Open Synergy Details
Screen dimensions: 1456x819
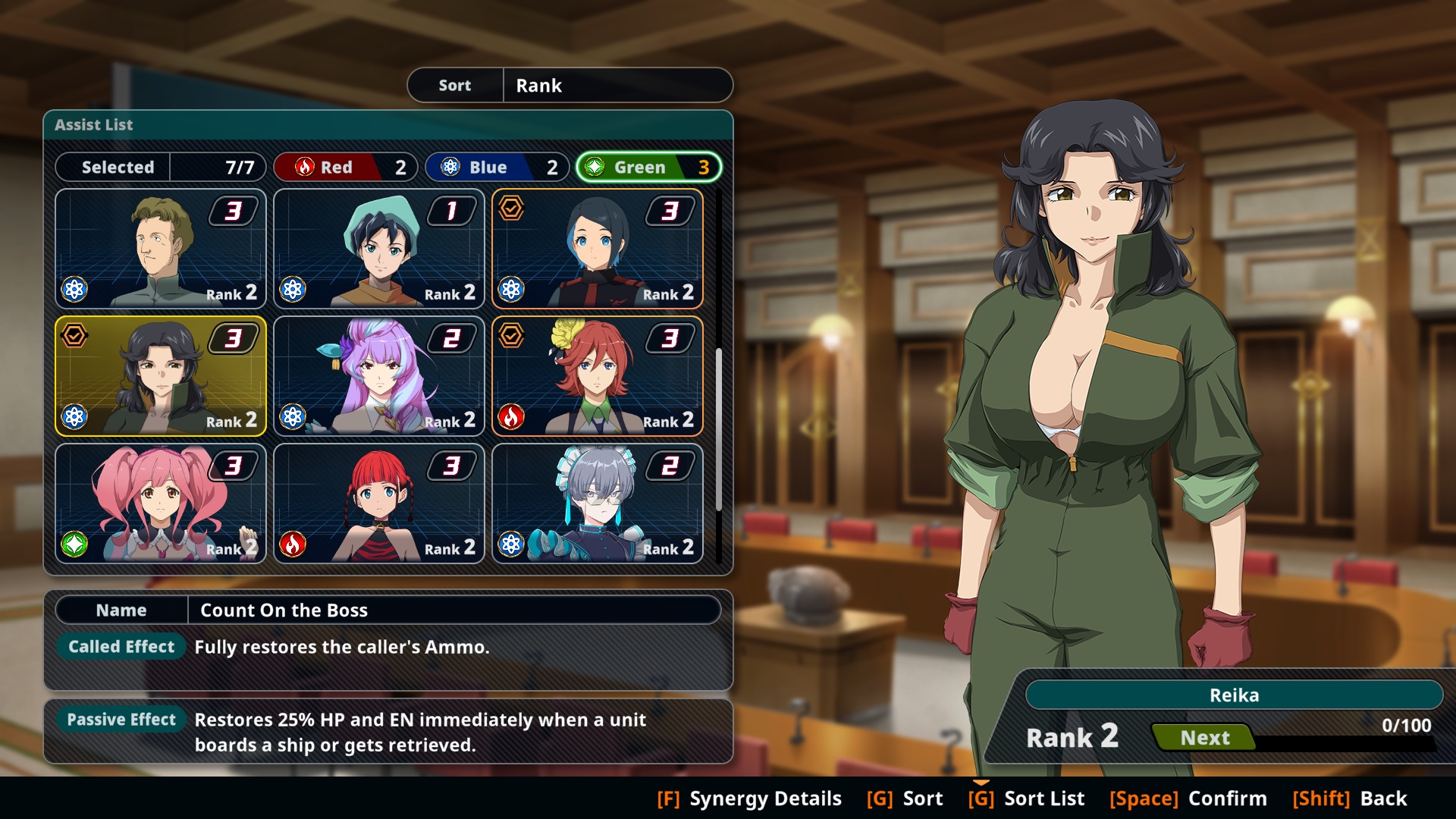[749, 799]
